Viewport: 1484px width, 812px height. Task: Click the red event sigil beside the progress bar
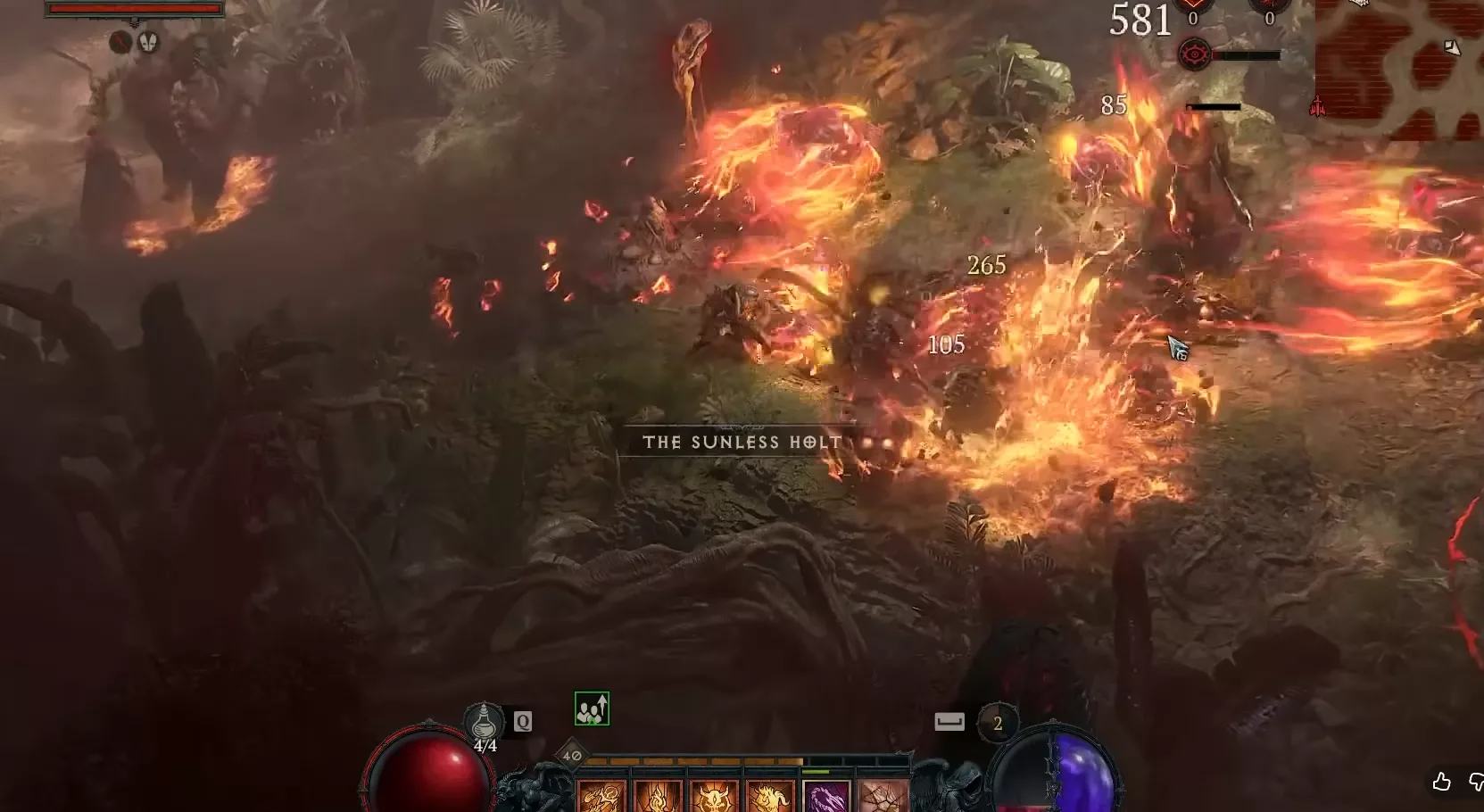[x=1196, y=54]
